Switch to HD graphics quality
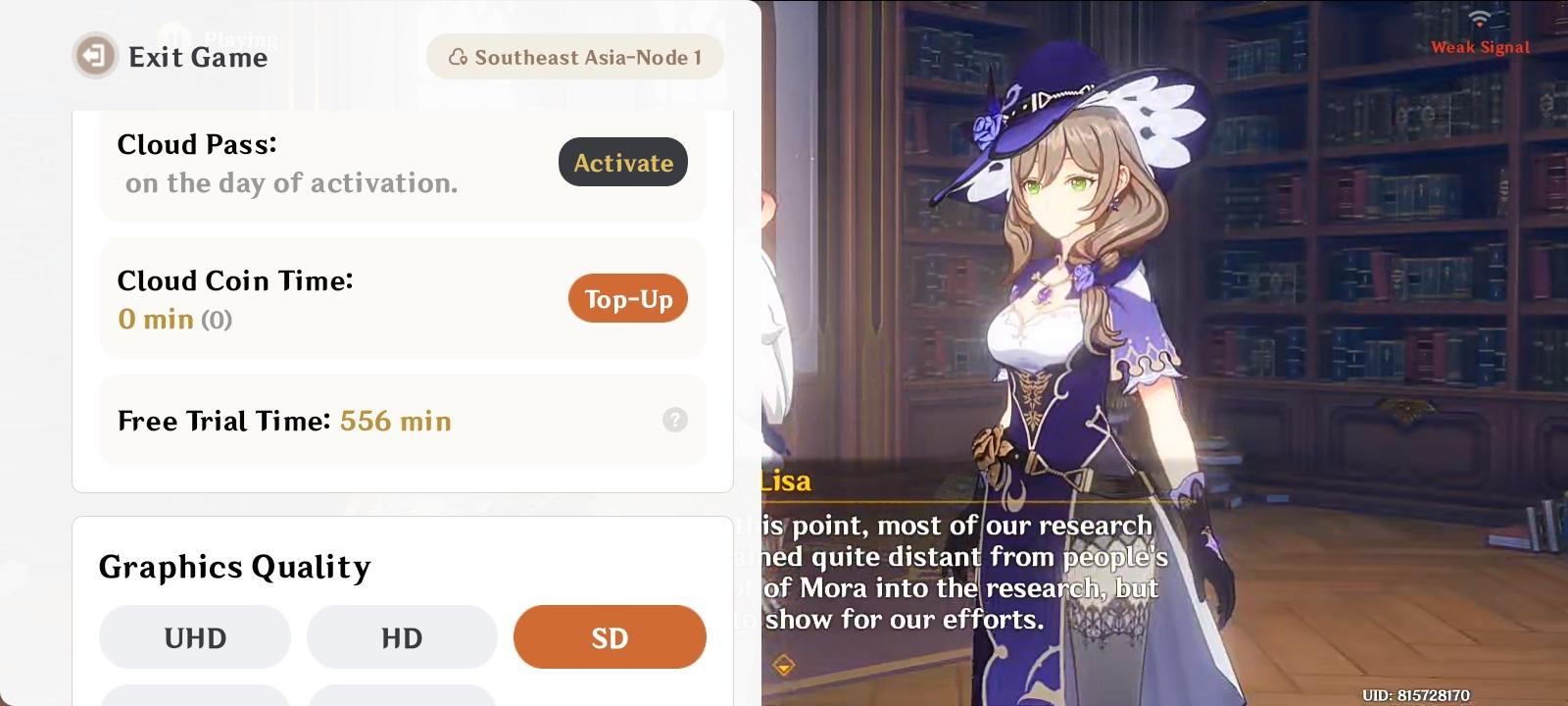The width and height of the screenshot is (1568, 706). click(x=402, y=636)
